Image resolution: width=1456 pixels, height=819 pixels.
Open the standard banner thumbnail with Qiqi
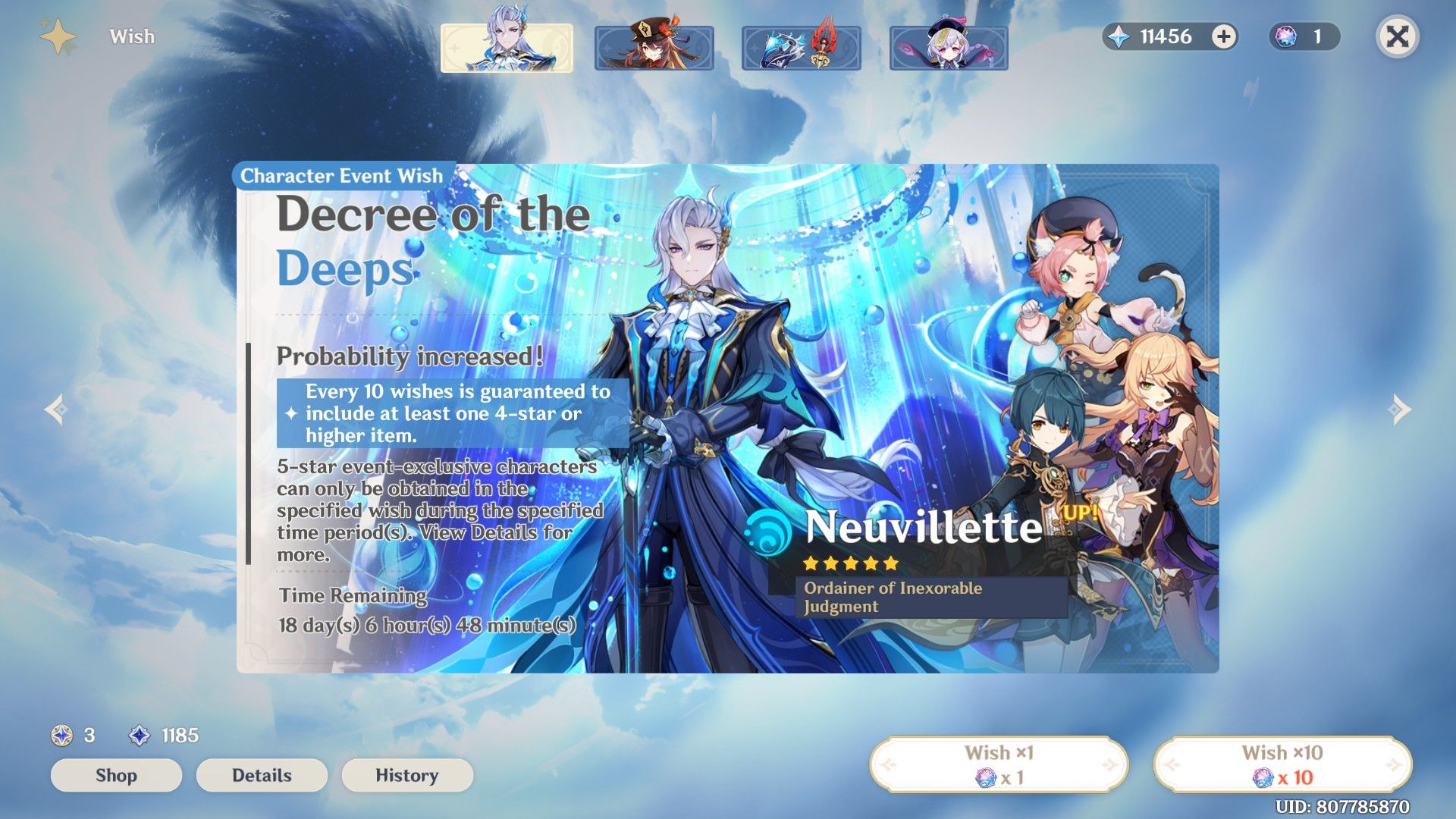949,46
